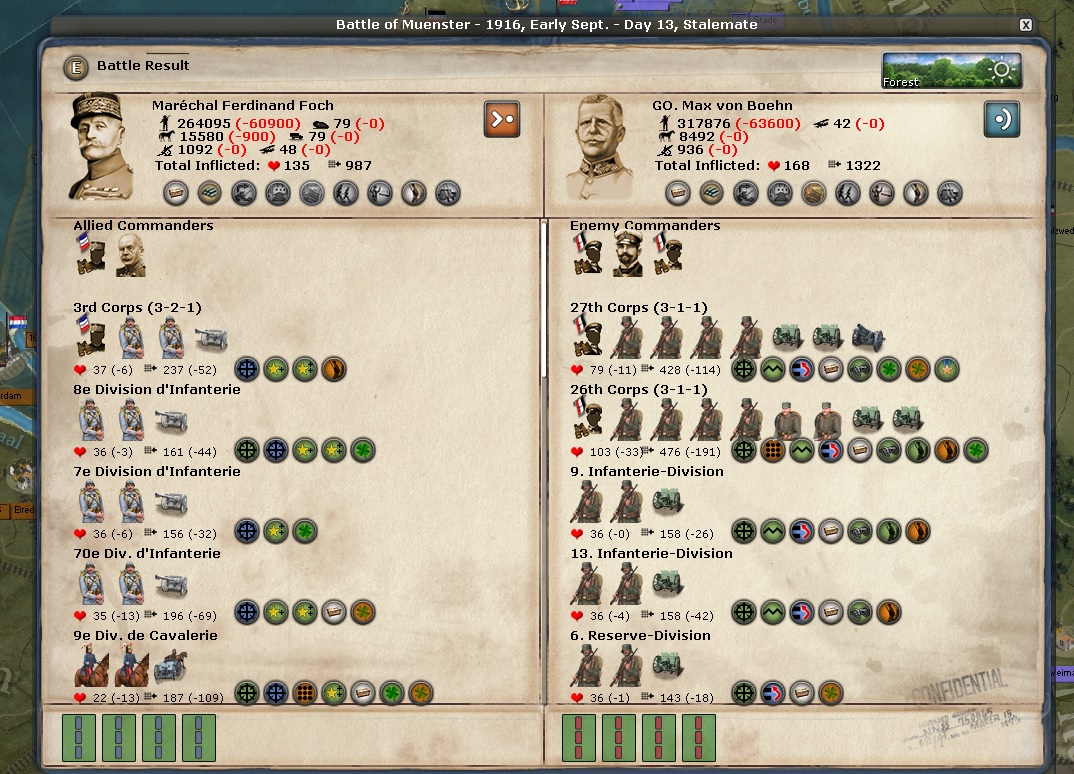Click the orange posture button beside Foch
This screenshot has height=774, width=1074.
[502, 118]
